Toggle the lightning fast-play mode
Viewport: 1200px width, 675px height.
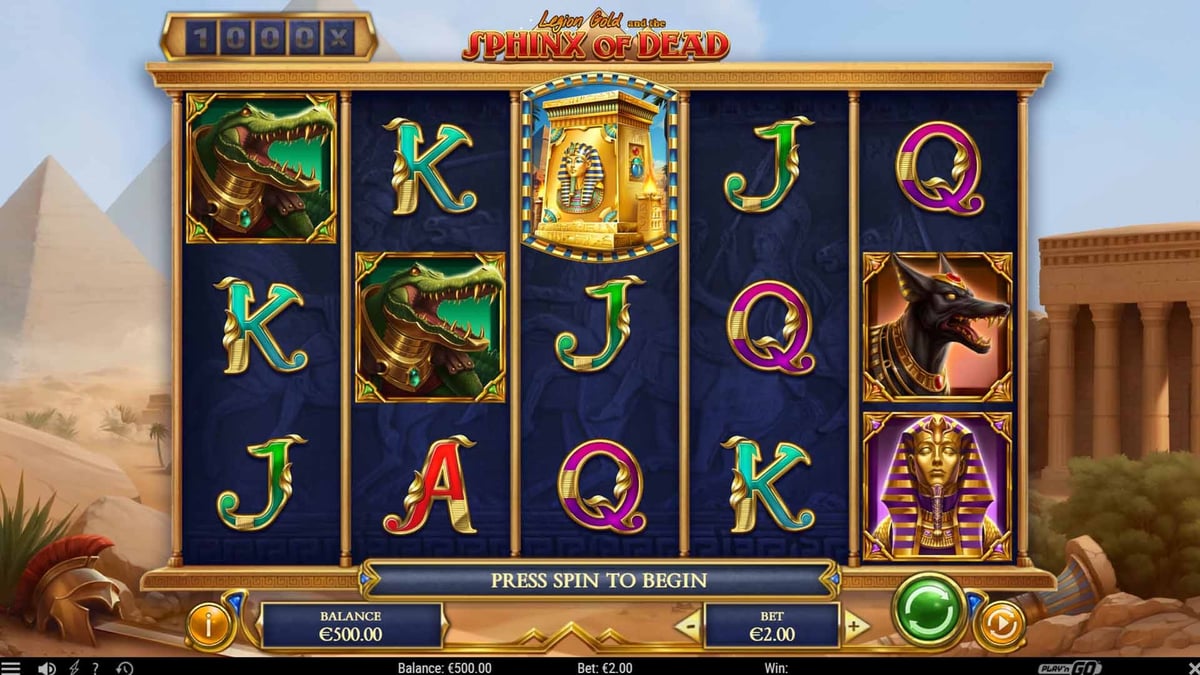pyautogui.click(x=75, y=668)
